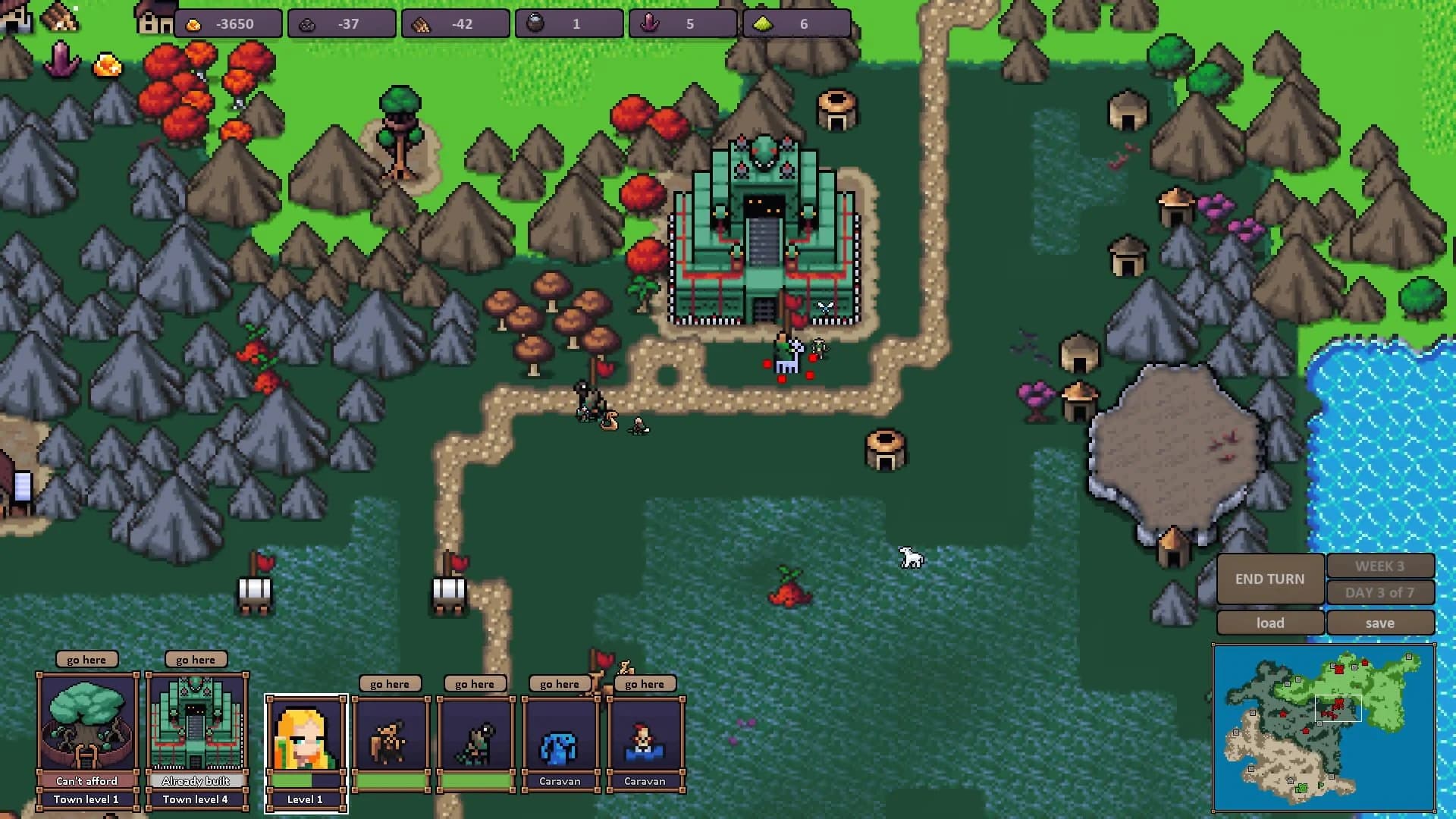Click the Town level 4 temple thumbnail
This screenshot has height=819, width=1456.
(197, 720)
